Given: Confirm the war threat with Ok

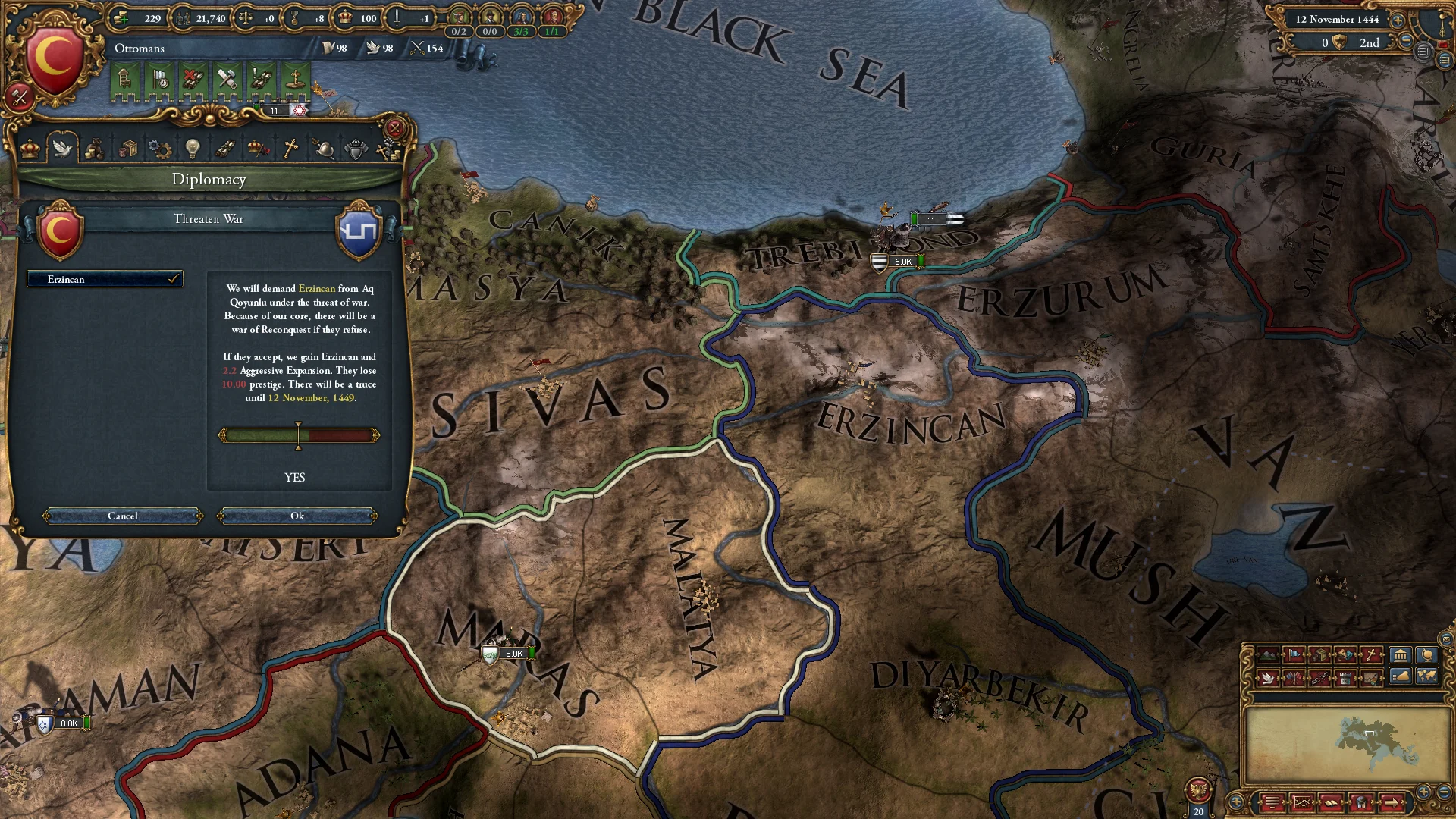Looking at the screenshot, I should (298, 516).
